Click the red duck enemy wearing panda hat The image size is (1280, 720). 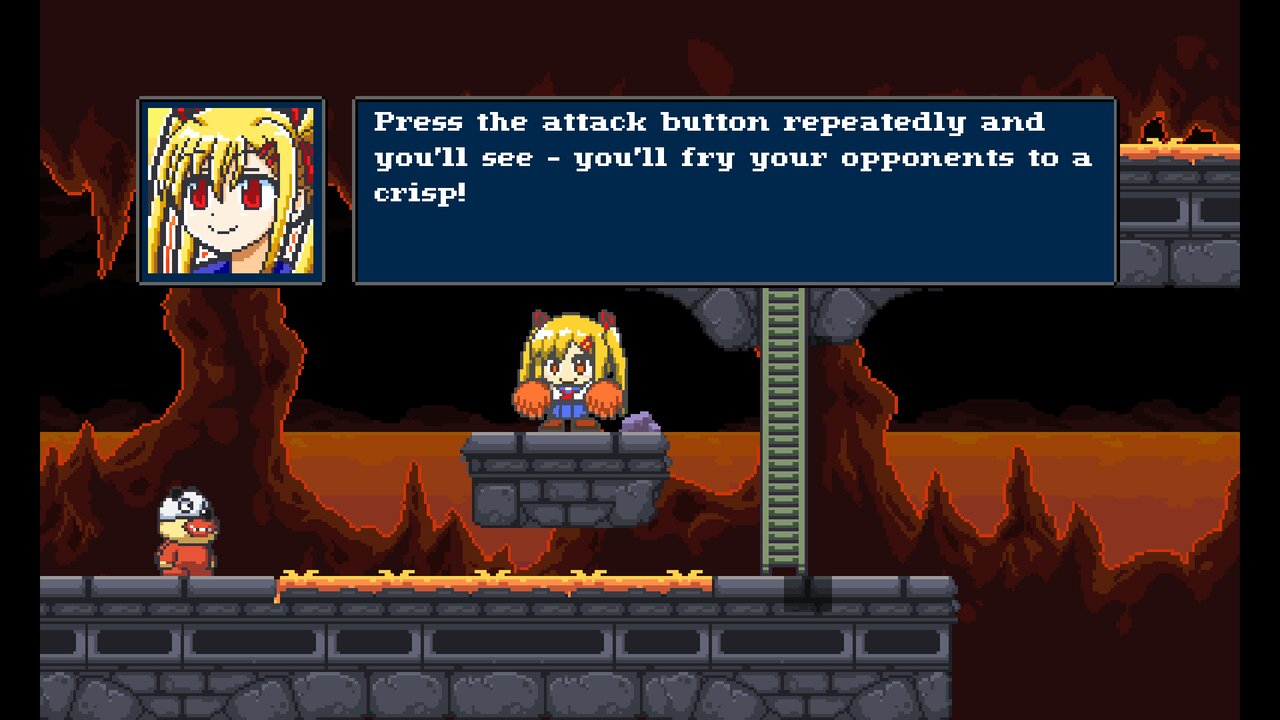[x=185, y=531]
